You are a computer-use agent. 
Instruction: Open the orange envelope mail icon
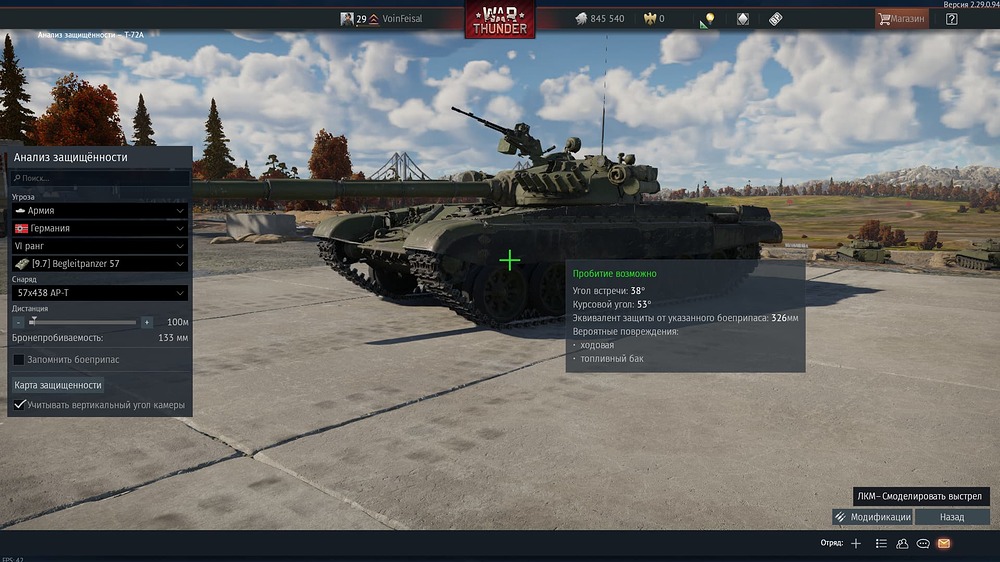click(943, 543)
